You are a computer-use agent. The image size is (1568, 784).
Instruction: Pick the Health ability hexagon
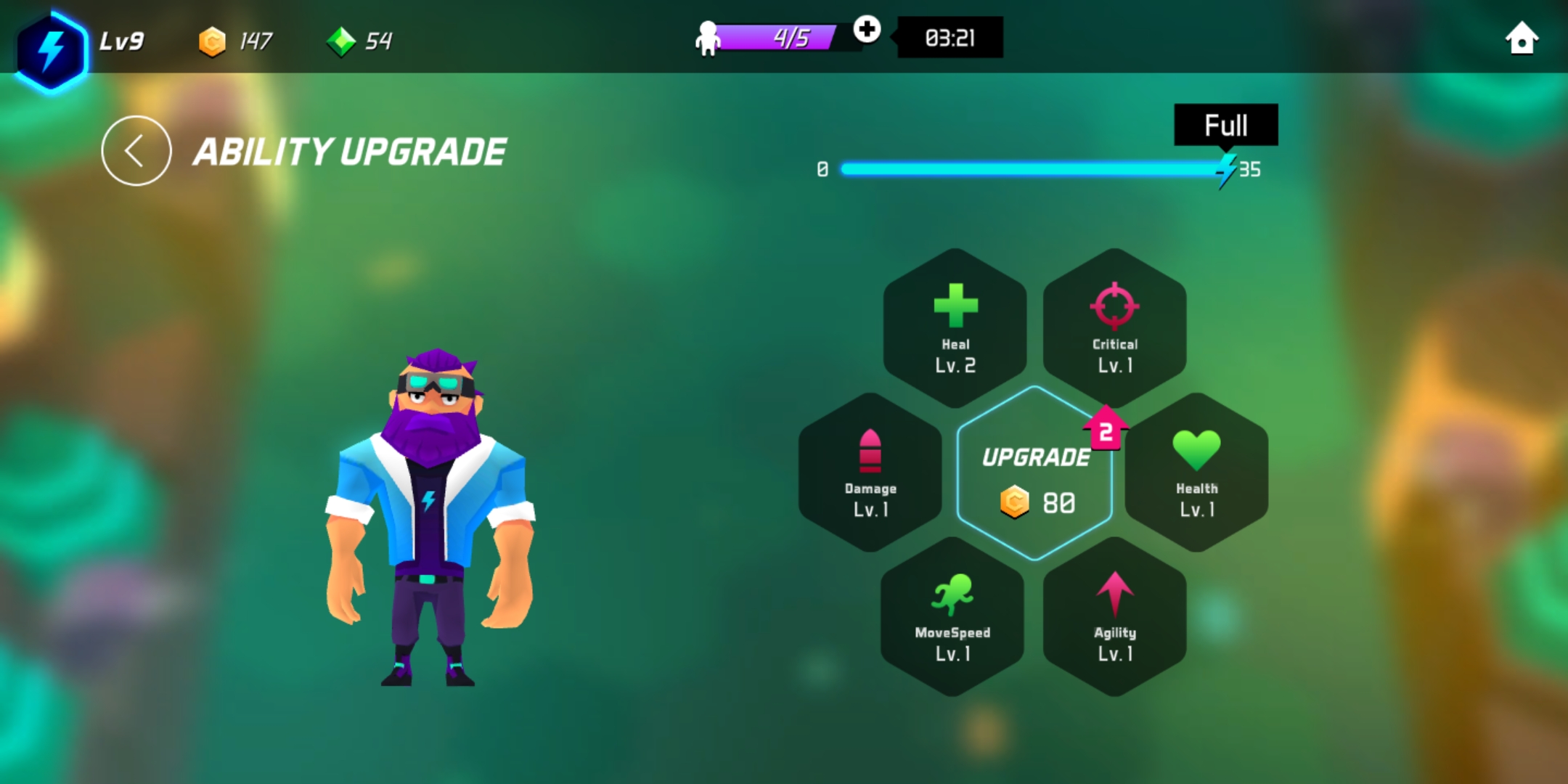[1197, 472]
